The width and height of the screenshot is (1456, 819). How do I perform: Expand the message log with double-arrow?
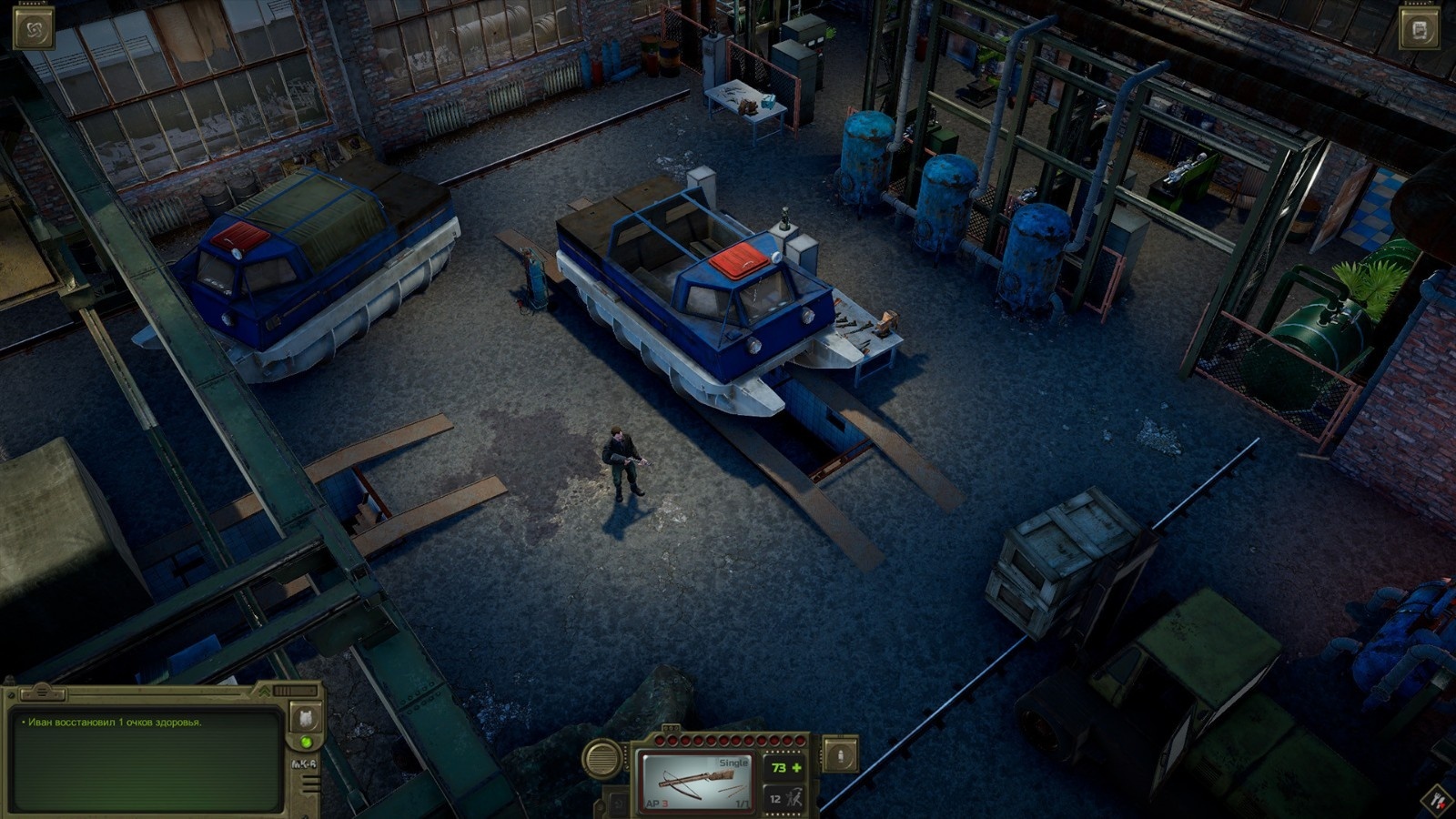(x=265, y=693)
